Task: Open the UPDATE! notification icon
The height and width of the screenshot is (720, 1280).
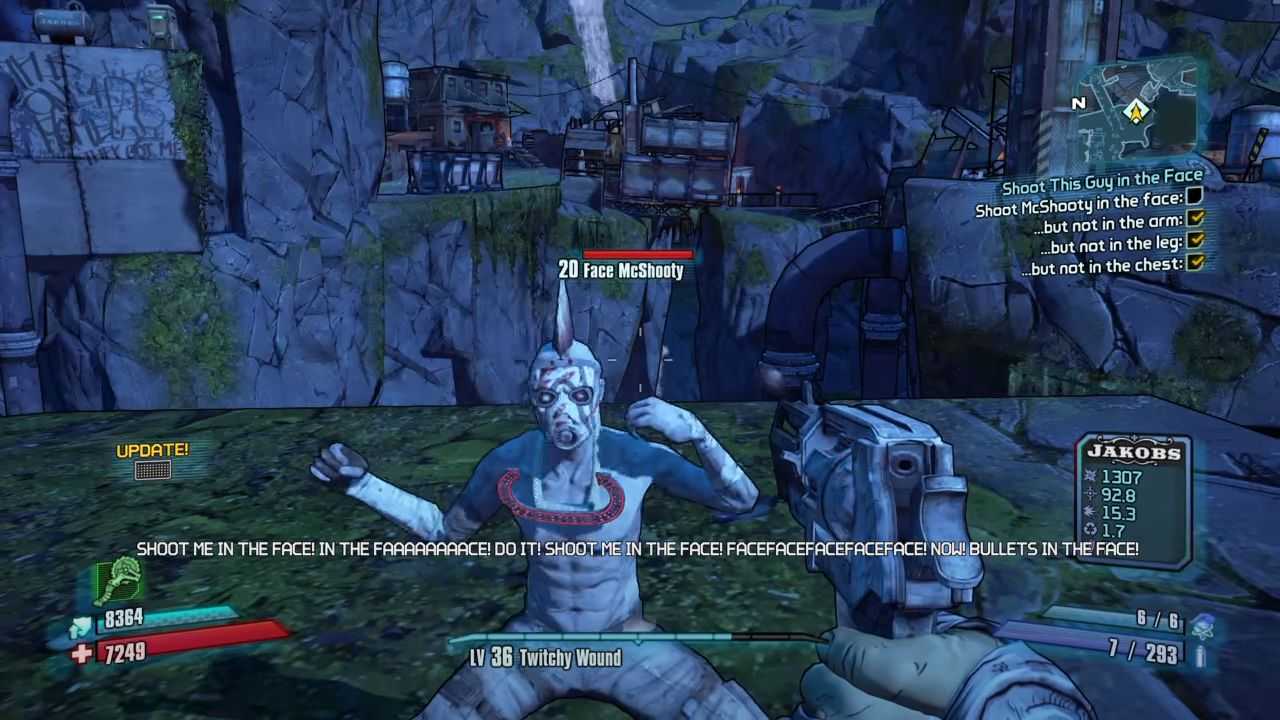Action: tap(152, 469)
